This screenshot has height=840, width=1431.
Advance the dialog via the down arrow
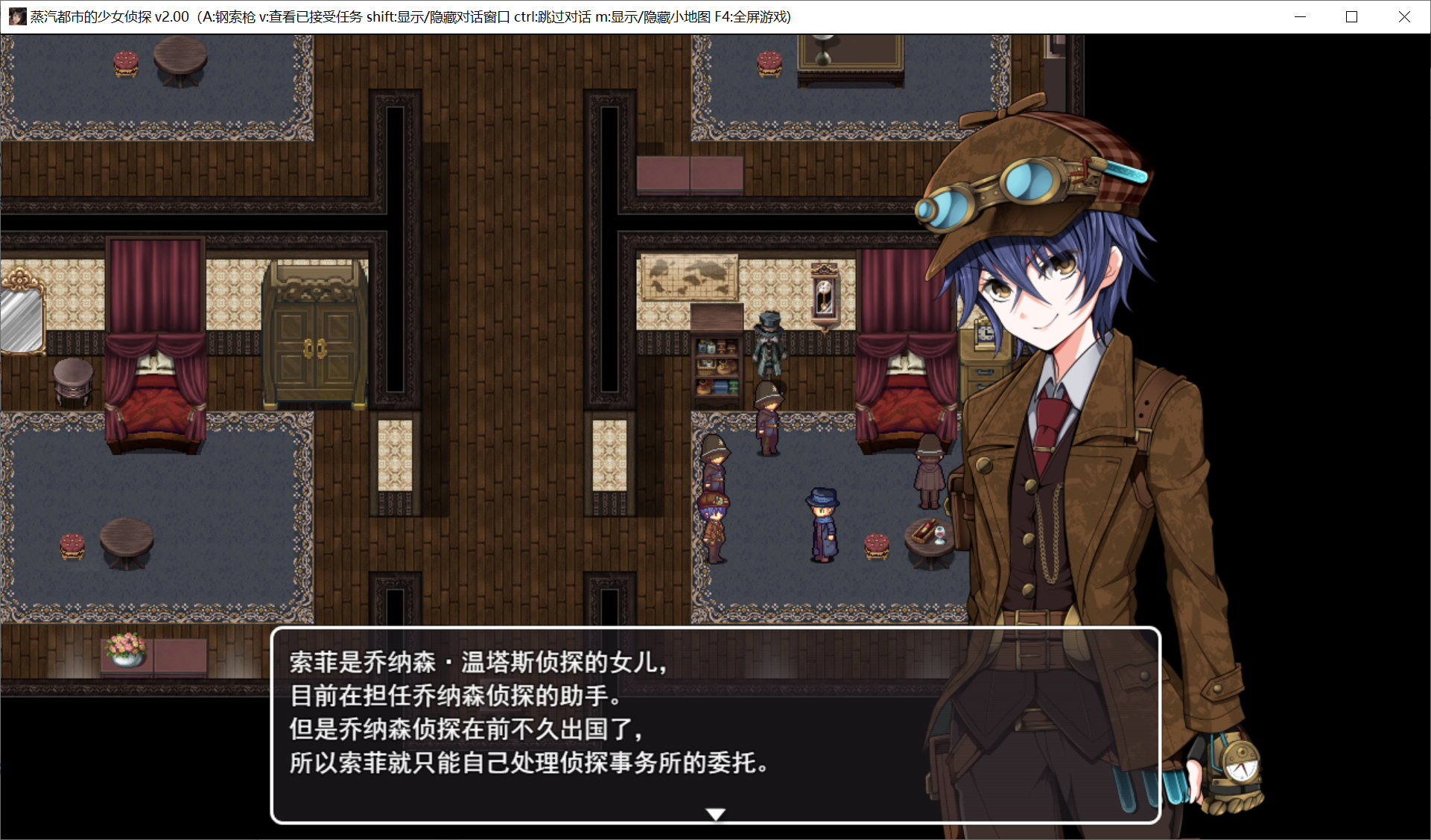point(714,814)
